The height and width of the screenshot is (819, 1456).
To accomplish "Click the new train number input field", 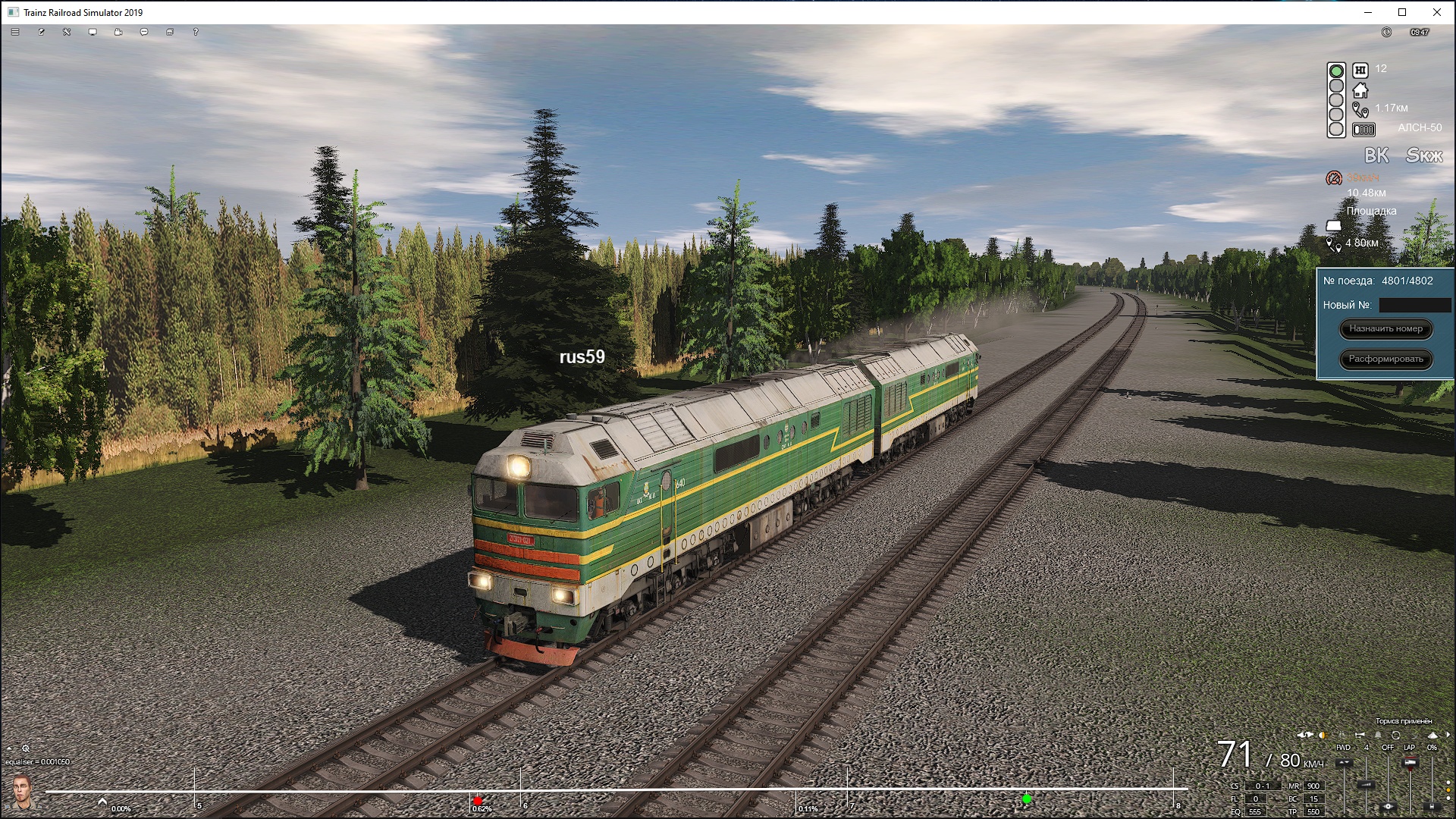I will click(x=1414, y=305).
